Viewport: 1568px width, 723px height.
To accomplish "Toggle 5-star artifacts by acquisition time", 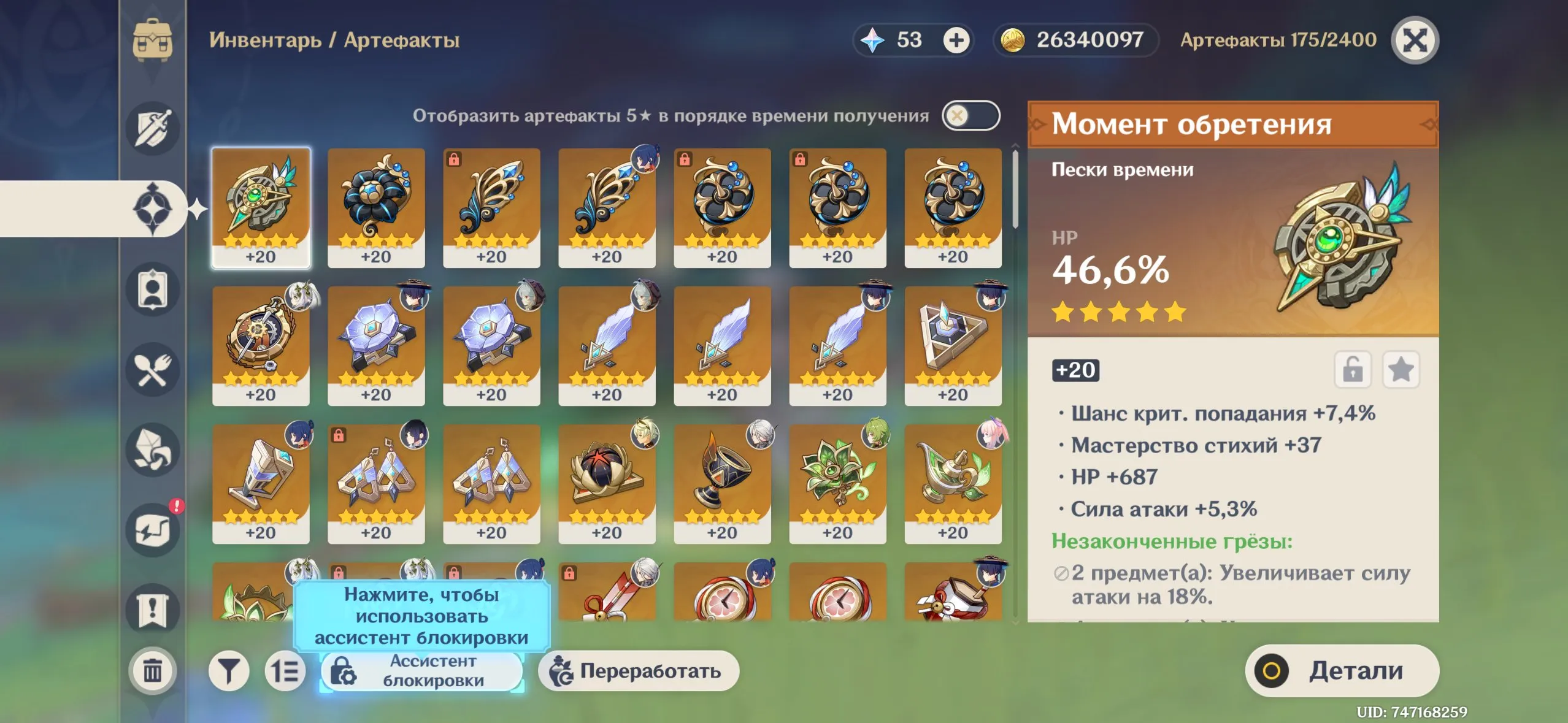I will [970, 115].
